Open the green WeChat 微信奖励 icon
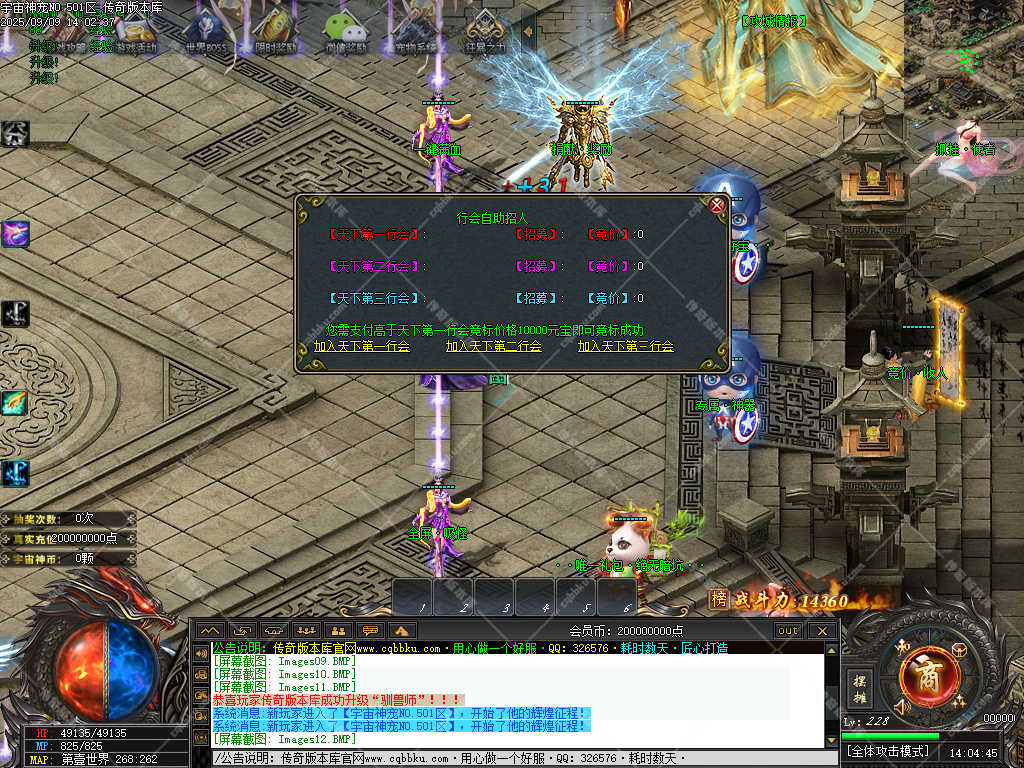Screen dimensions: 1024x768 pyautogui.click(x=345, y=30)
